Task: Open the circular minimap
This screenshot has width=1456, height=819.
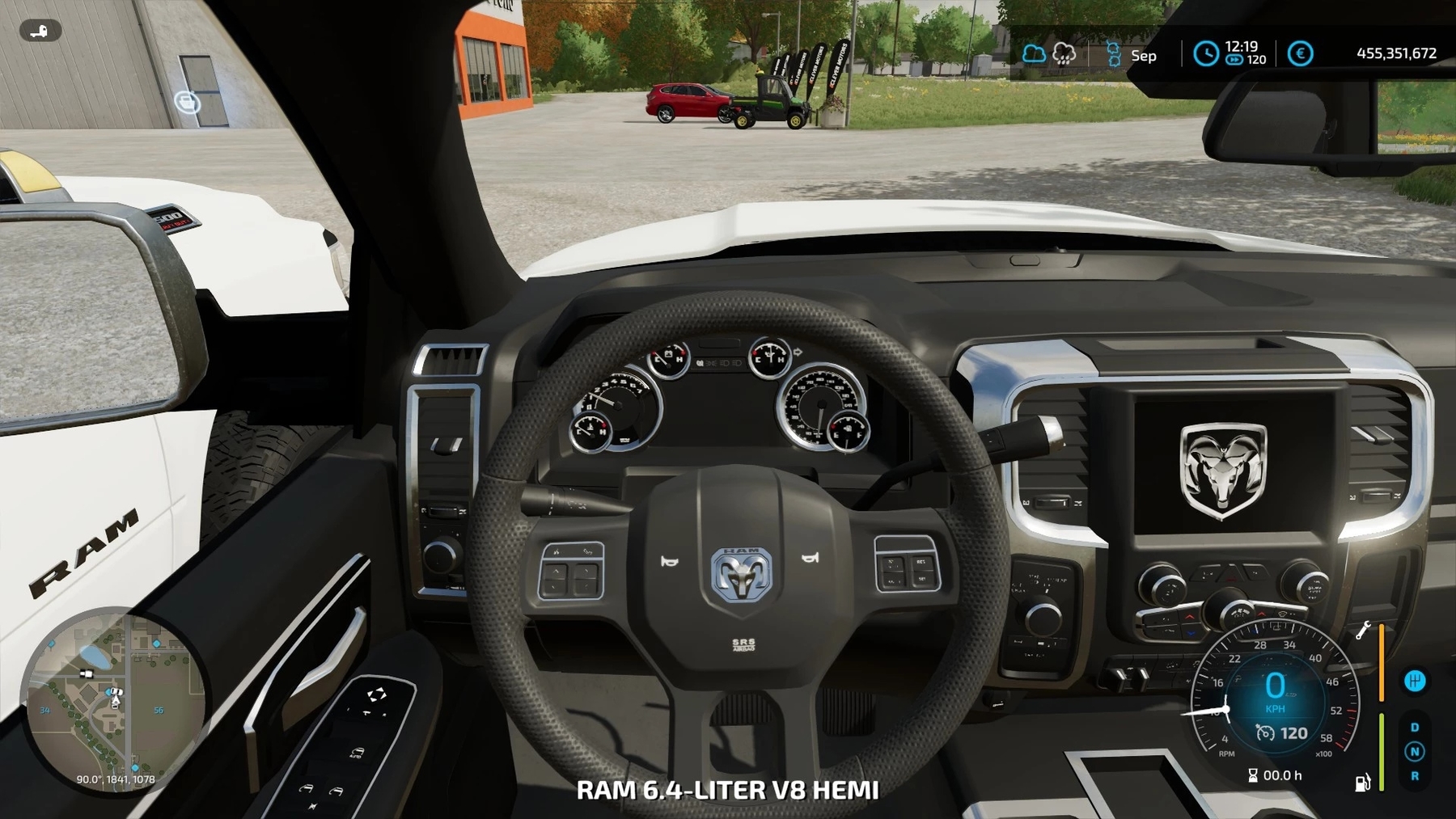Action: click(x=113, y=699)
